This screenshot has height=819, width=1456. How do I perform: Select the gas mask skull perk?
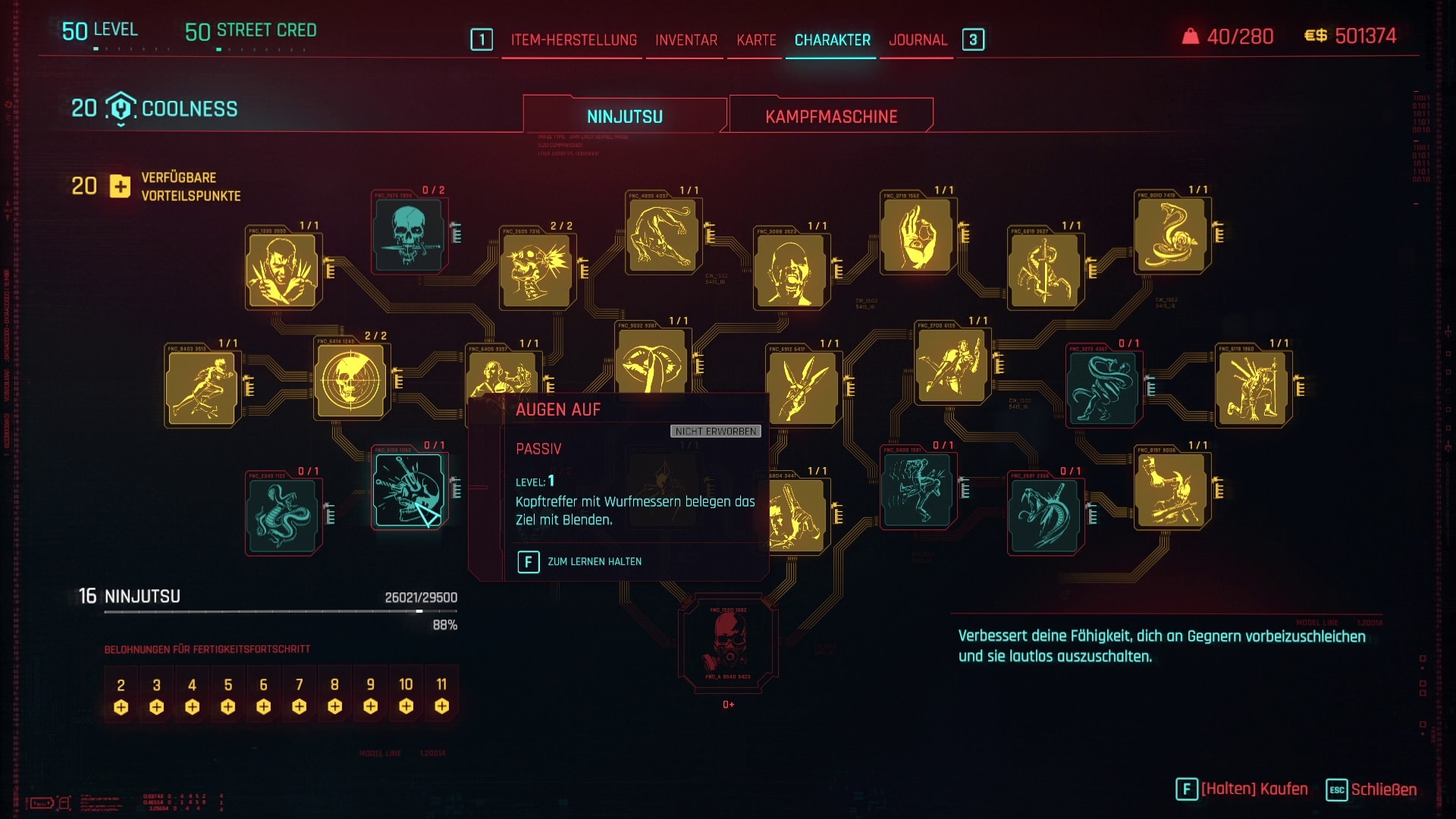coord(728,642)
